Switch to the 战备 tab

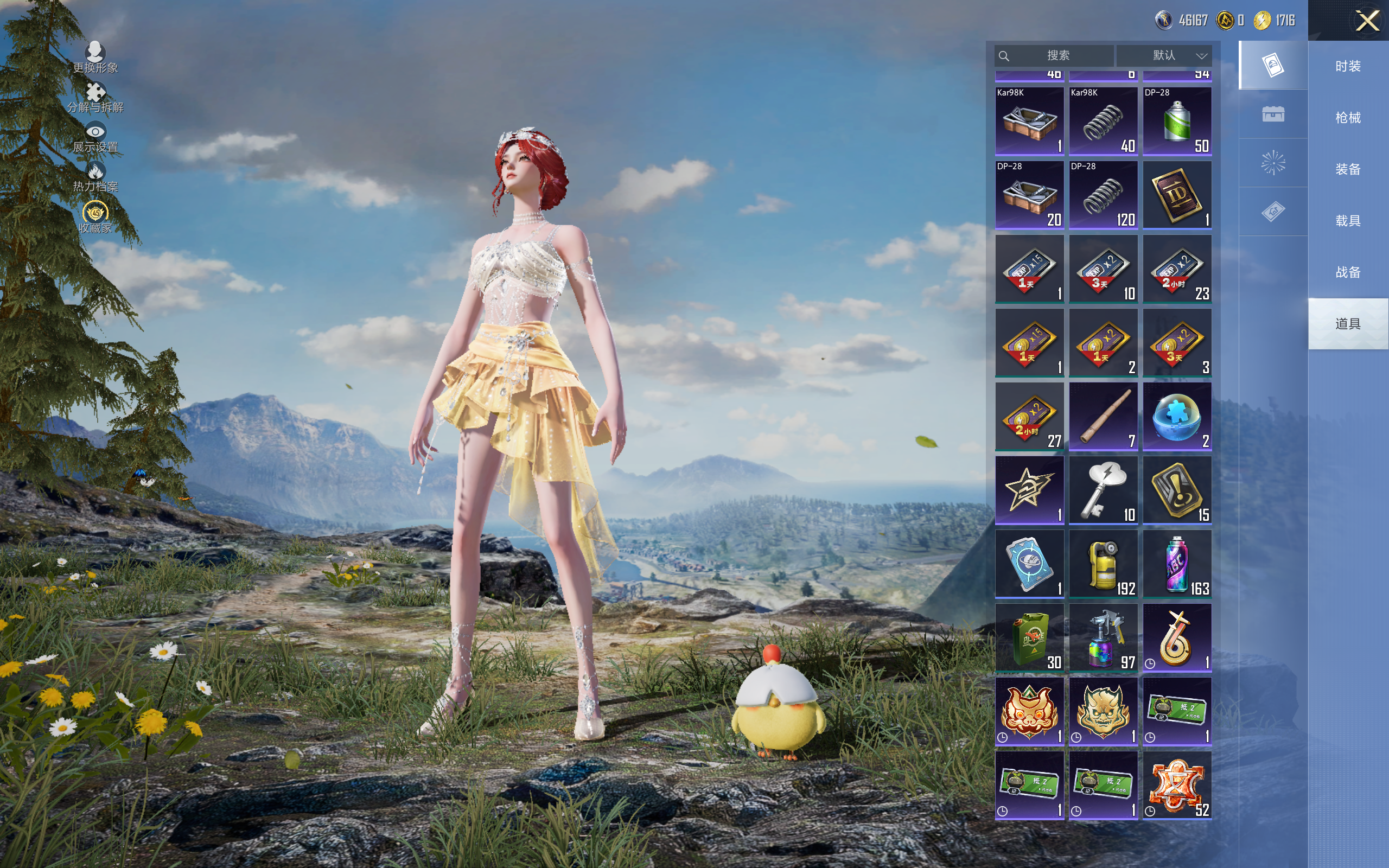1348,272
